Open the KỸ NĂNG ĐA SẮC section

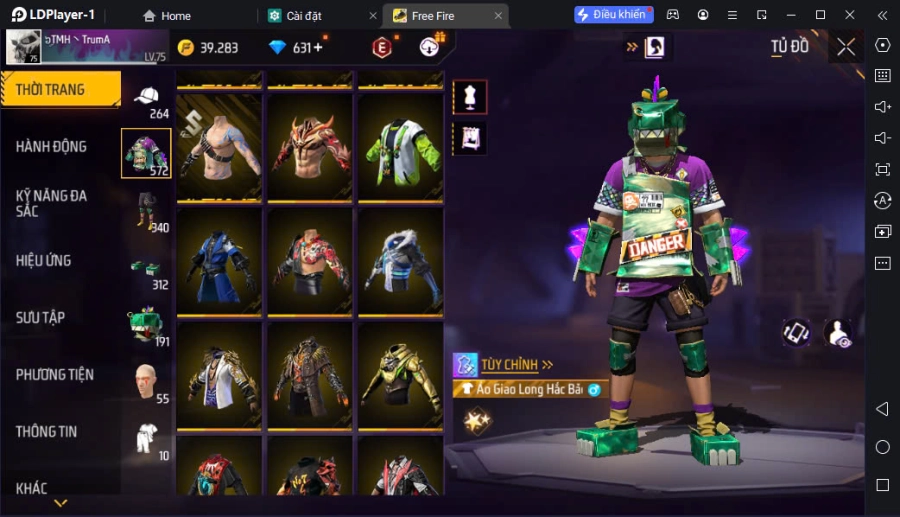coord(51,203)
